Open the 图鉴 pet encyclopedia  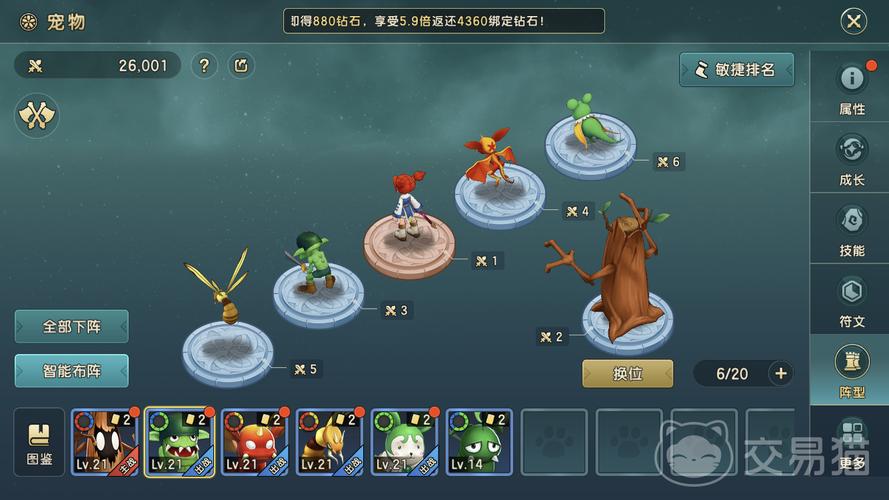(x=39, y=442)
